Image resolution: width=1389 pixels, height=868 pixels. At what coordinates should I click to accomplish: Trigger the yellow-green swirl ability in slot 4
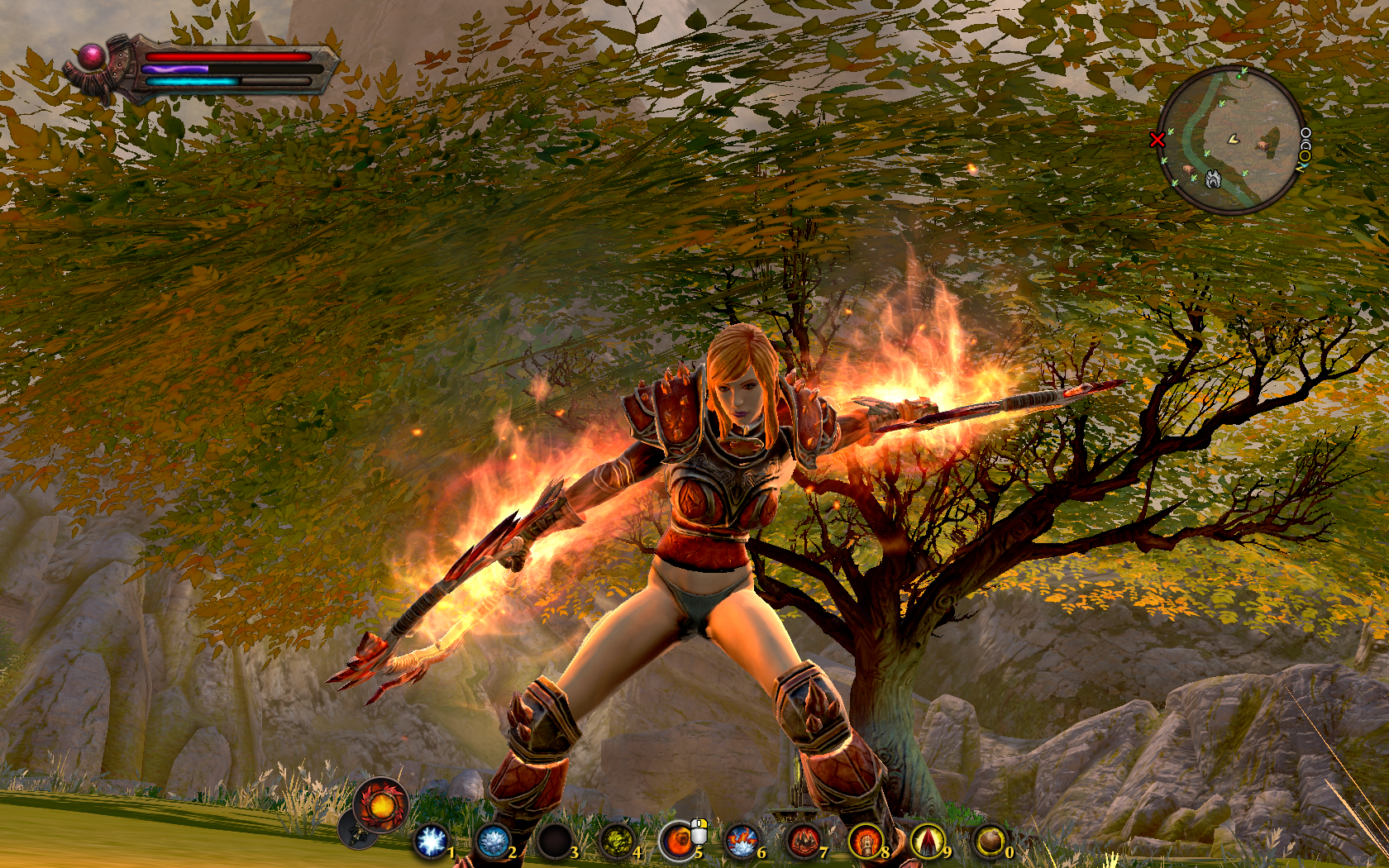(x=617, y=842)
